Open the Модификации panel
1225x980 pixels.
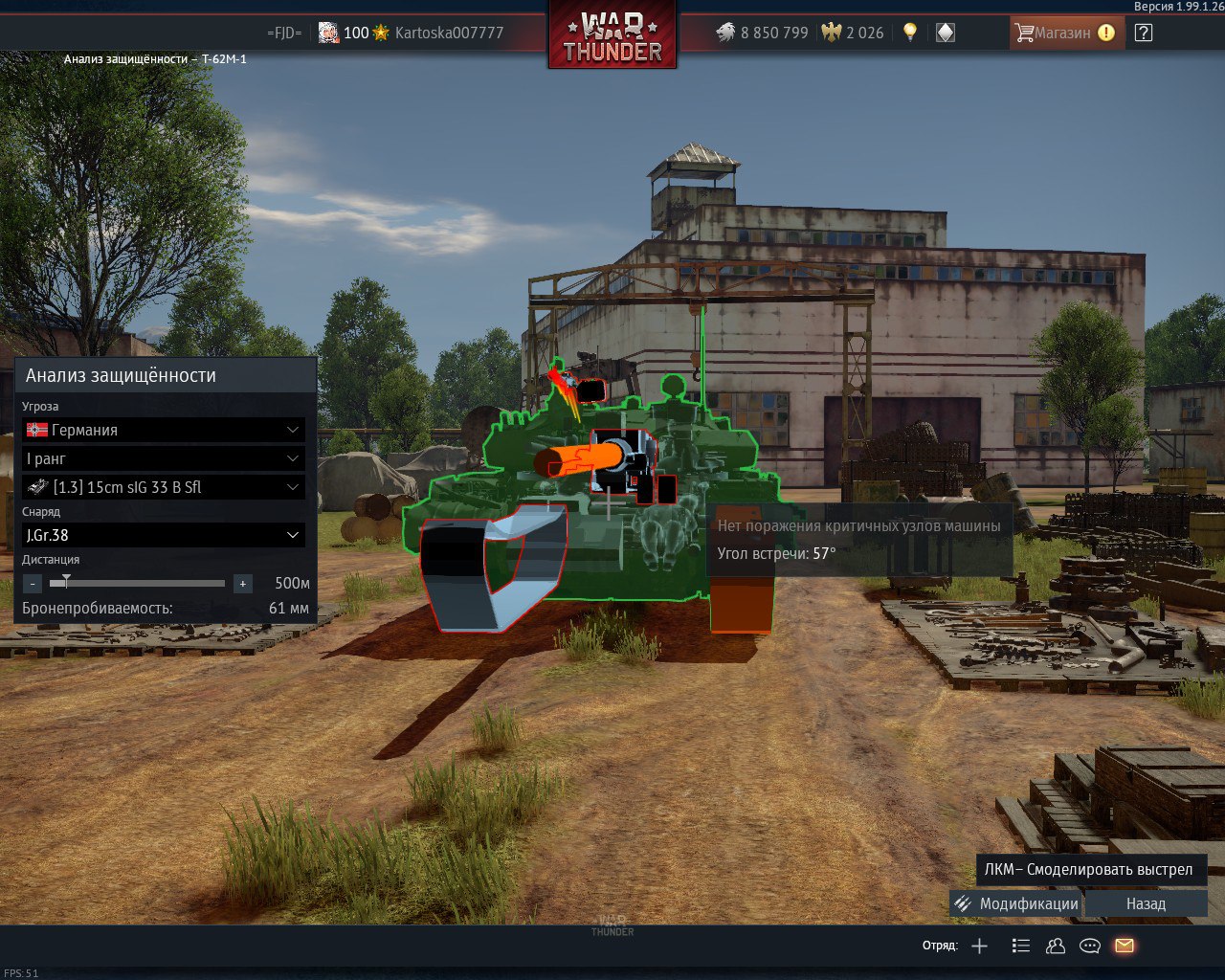[x=1016, y=903]
